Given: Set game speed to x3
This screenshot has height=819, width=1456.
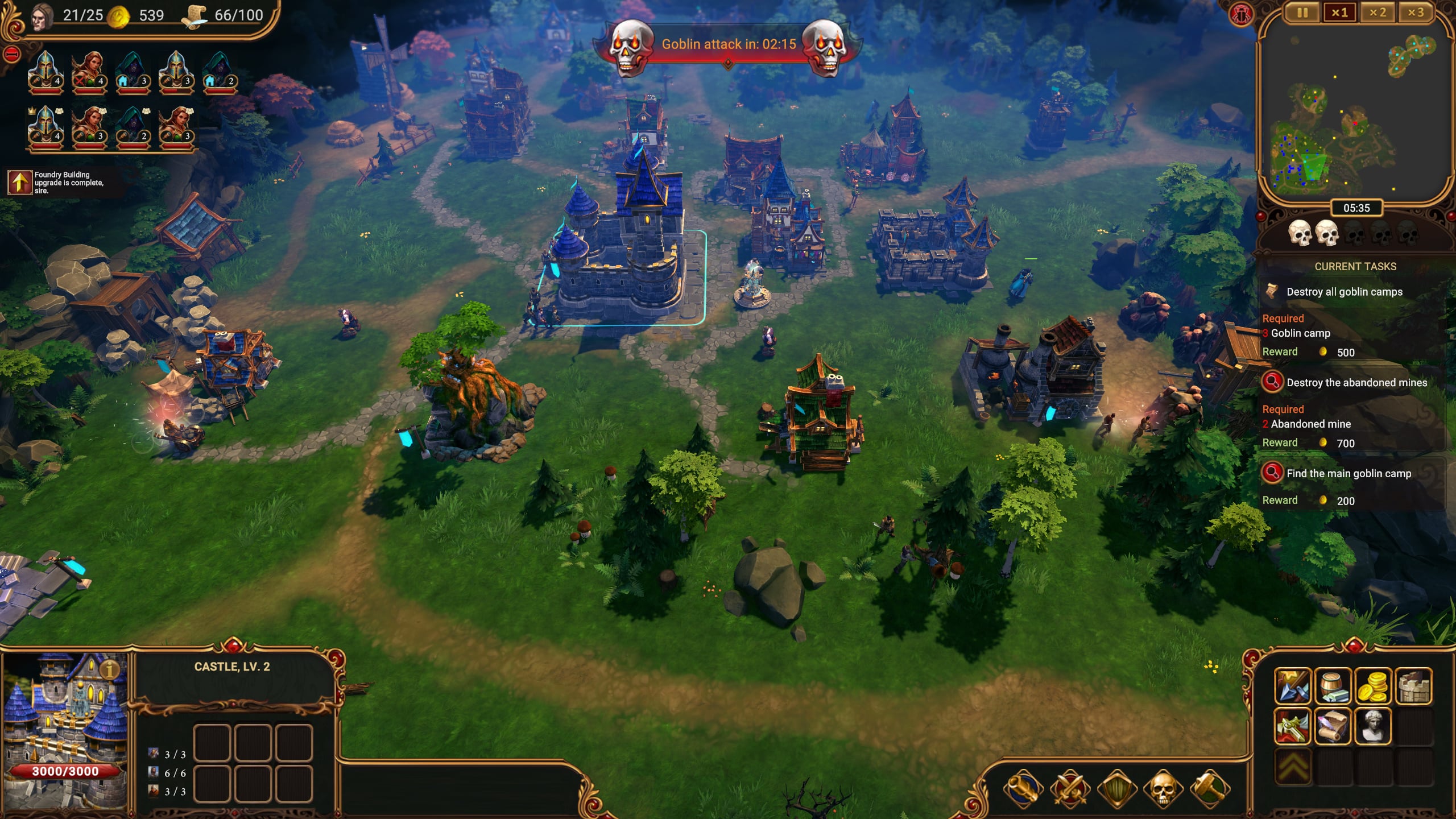Looking at the screenshot, I should click(1416, 13).
